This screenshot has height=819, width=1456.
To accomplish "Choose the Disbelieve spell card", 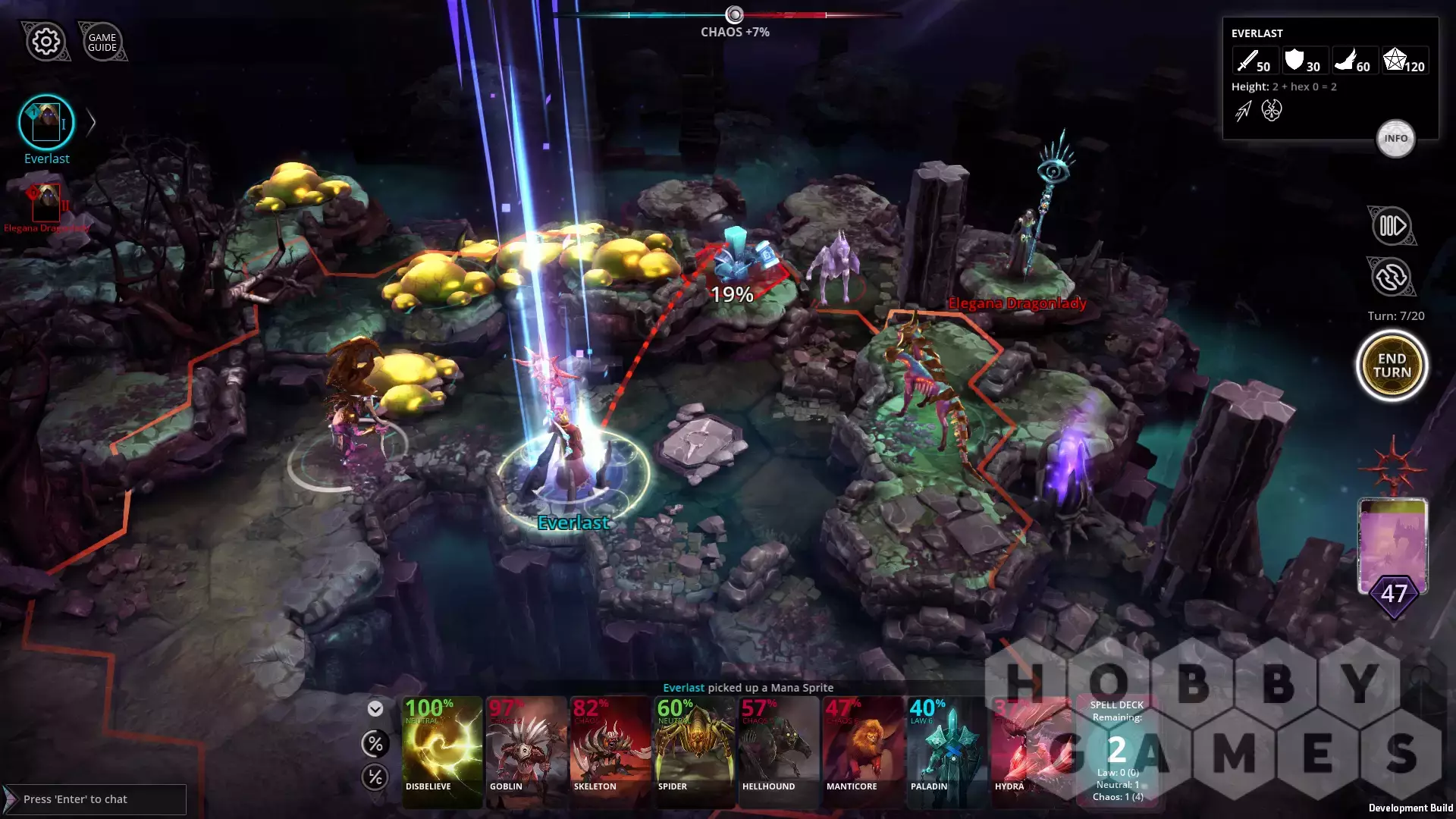I will click(x=442, y=751).
